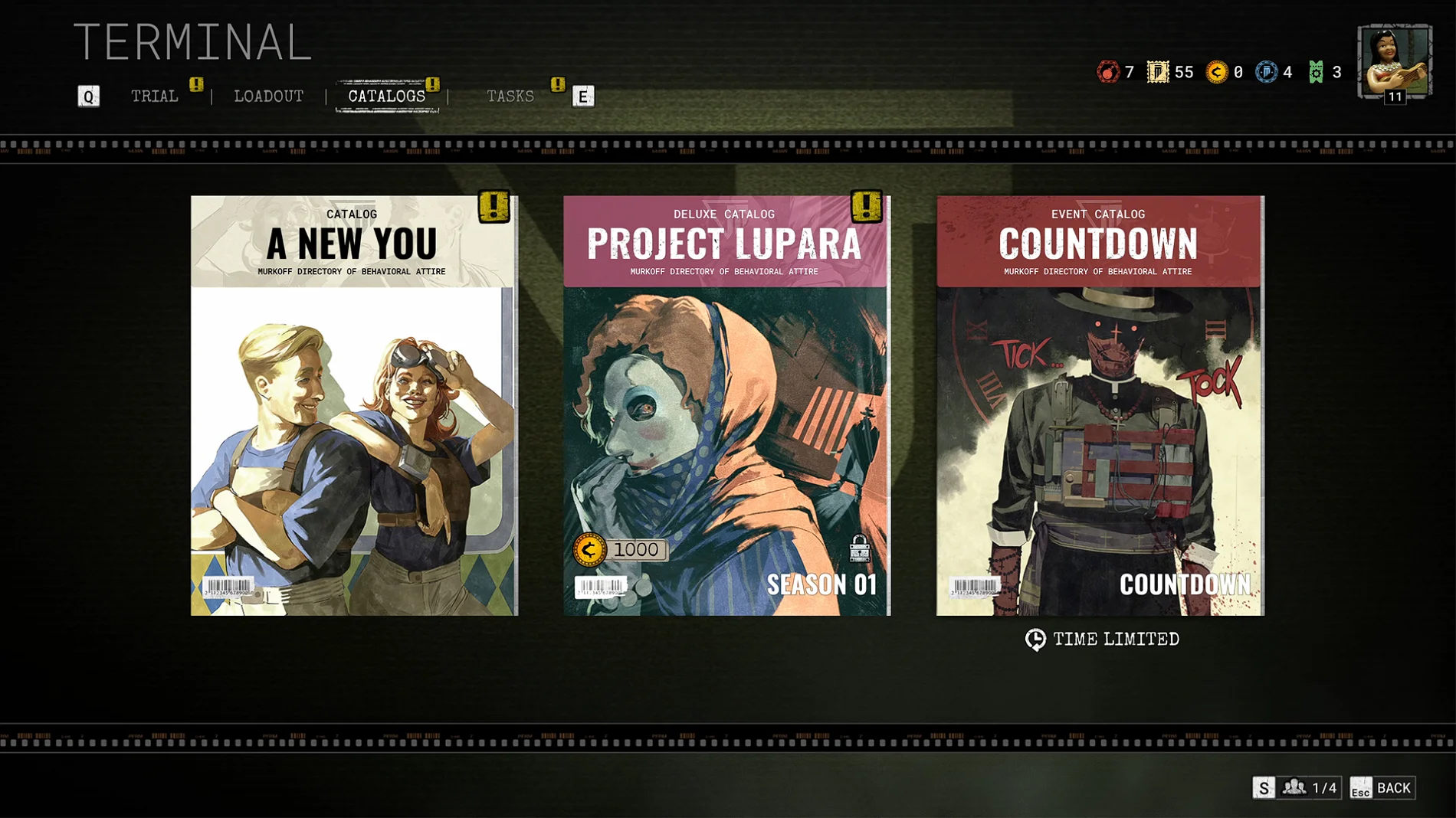Select the Catalogs tab

pos(386,97)
